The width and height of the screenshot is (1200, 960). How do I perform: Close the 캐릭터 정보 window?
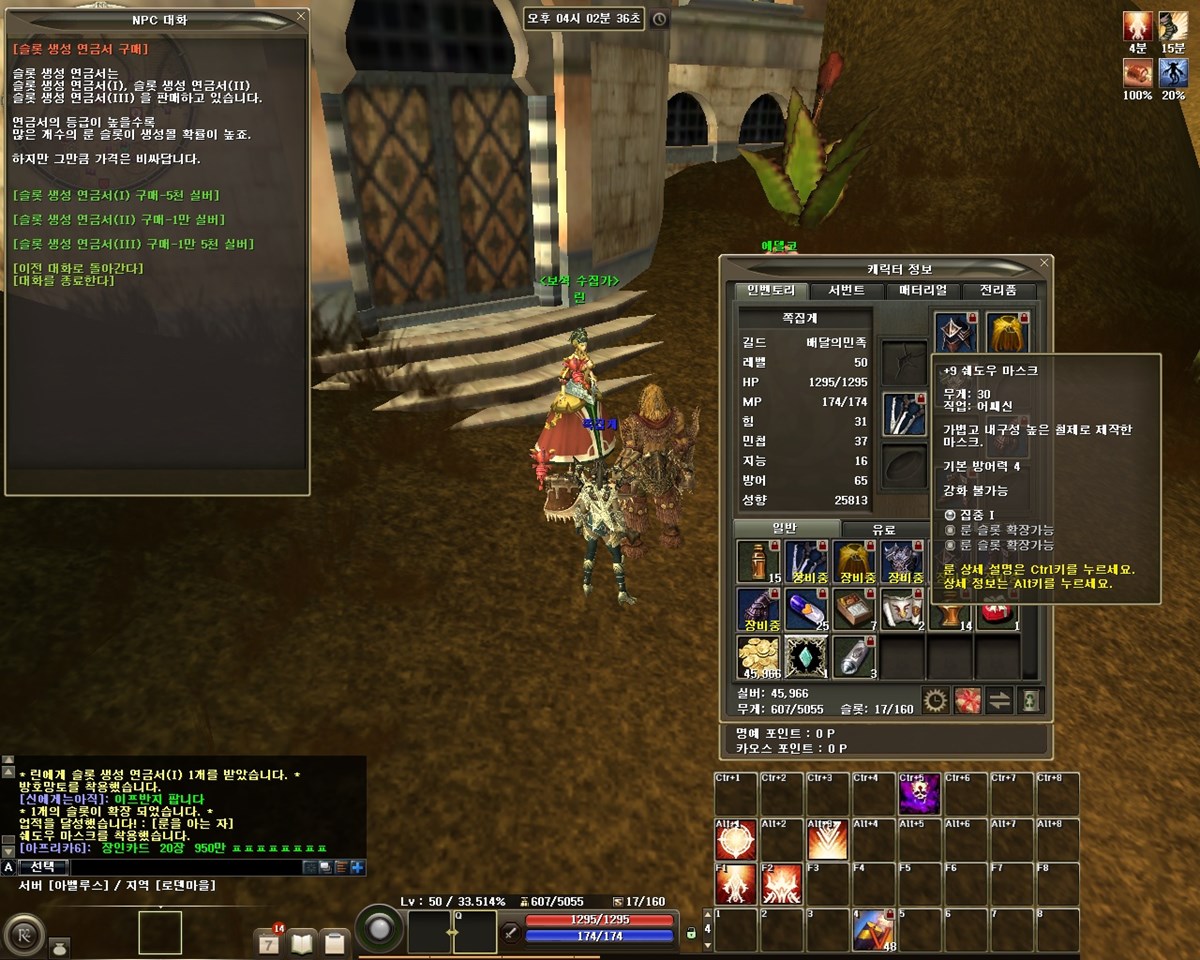[1045, 263]
